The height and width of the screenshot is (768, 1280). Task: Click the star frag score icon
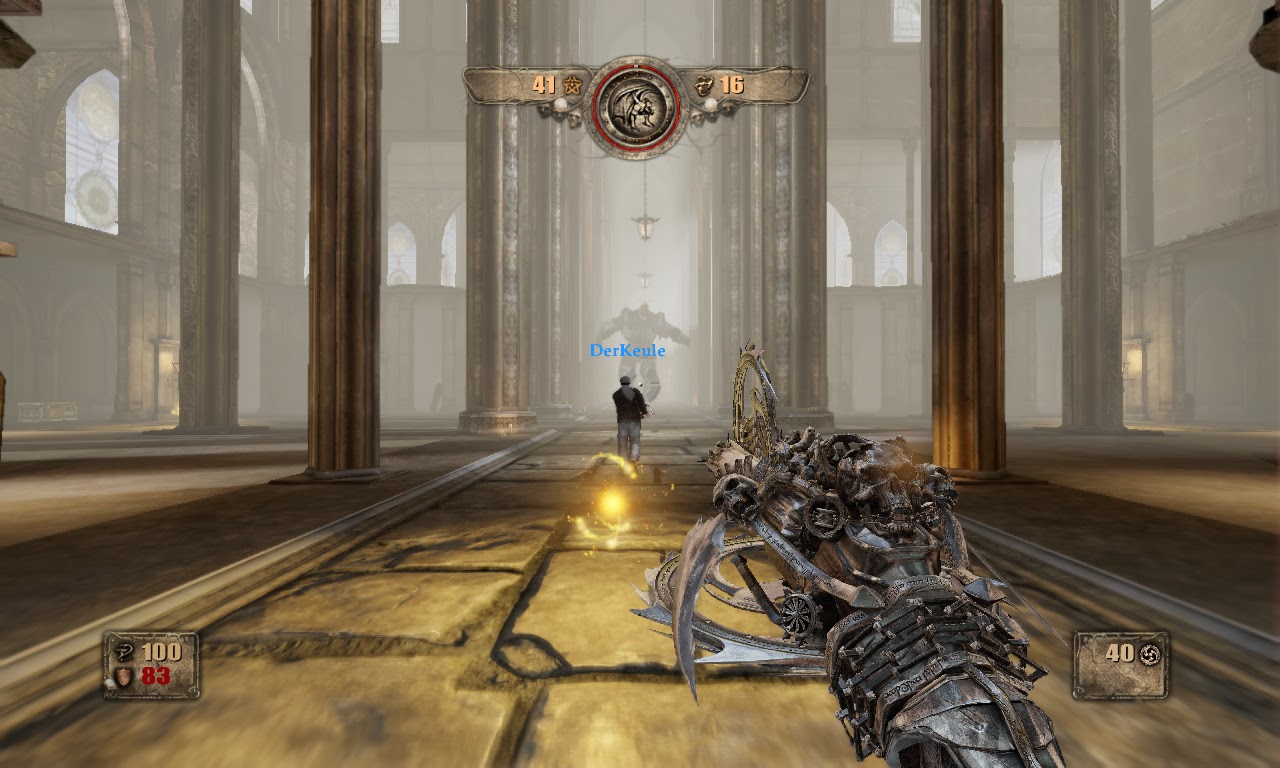click(x=573, y=85)
